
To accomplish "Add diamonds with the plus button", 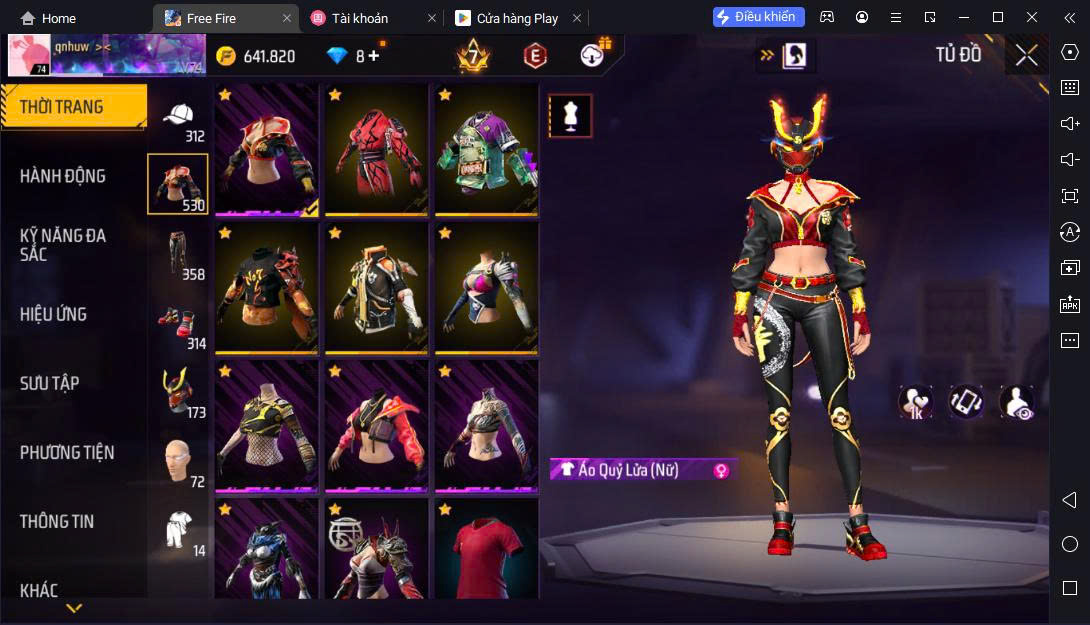I will (374, 56).
